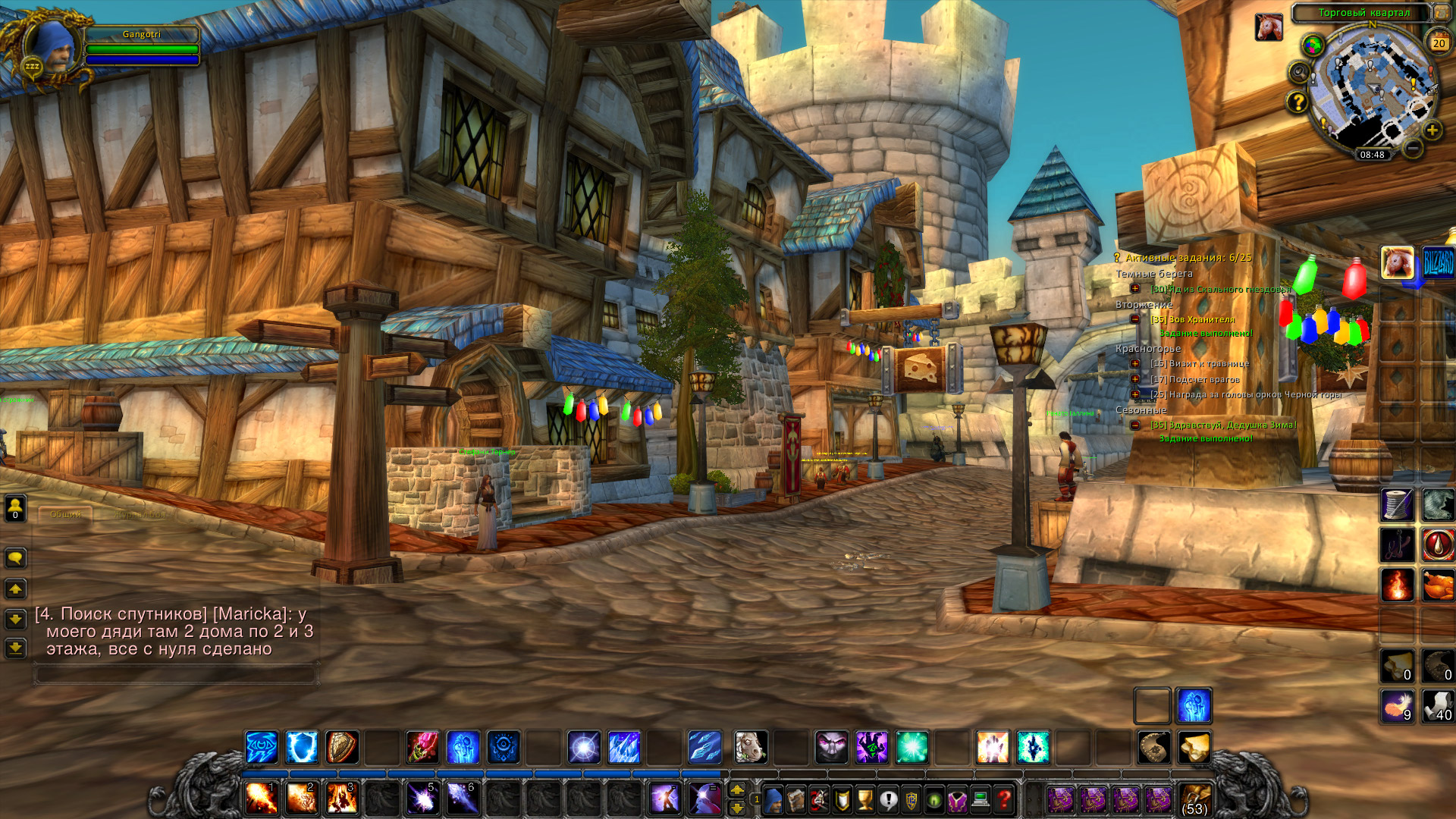Open the calendar button showing 20
1456x819 pixels.
(1439, 42)
